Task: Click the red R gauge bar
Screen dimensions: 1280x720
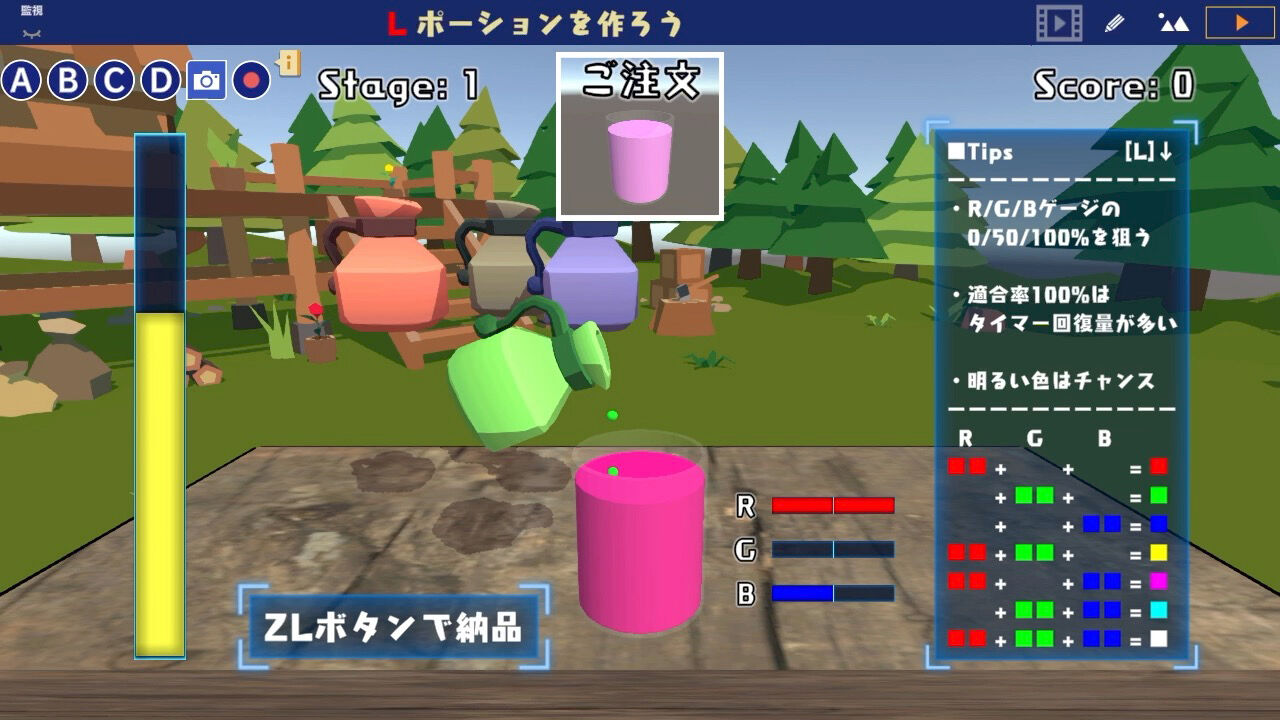Action: (835, 505)
